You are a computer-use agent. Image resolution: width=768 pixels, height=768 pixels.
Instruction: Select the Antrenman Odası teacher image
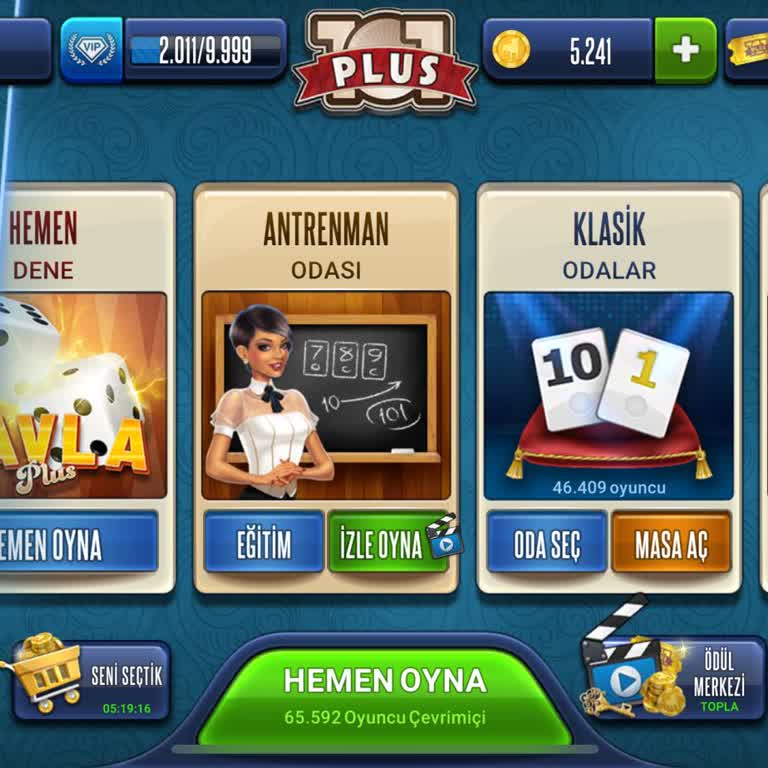point(326,395)
